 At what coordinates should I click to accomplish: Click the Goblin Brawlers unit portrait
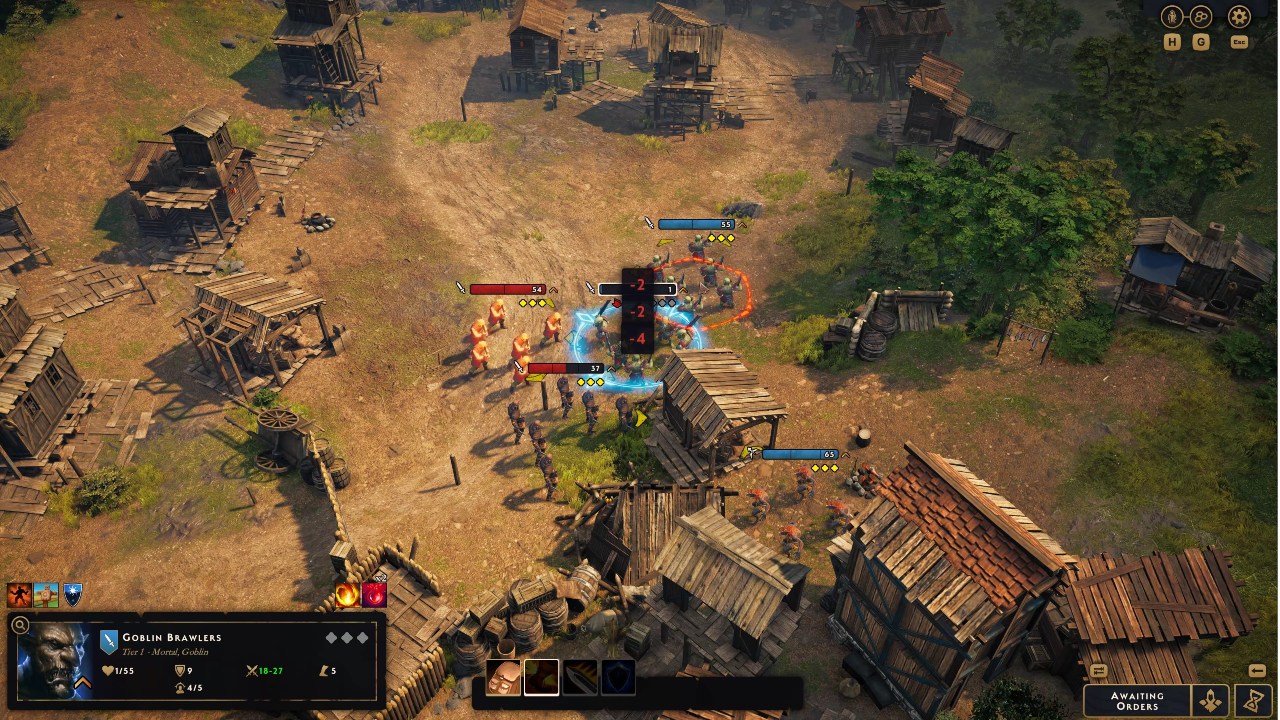coord(55,660)
